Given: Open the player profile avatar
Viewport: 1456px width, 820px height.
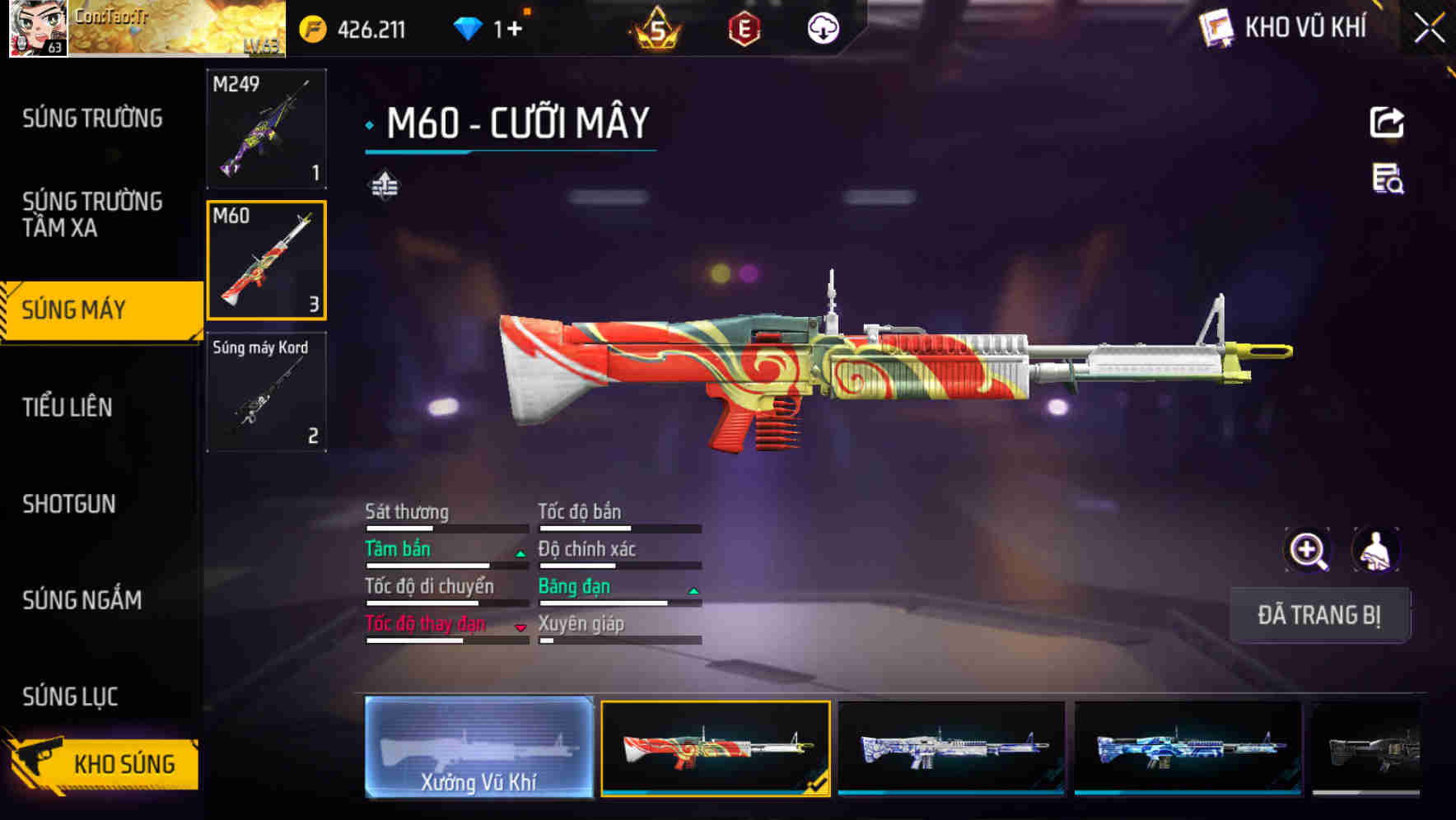Looking at the screenshot, I should [38, 28].
